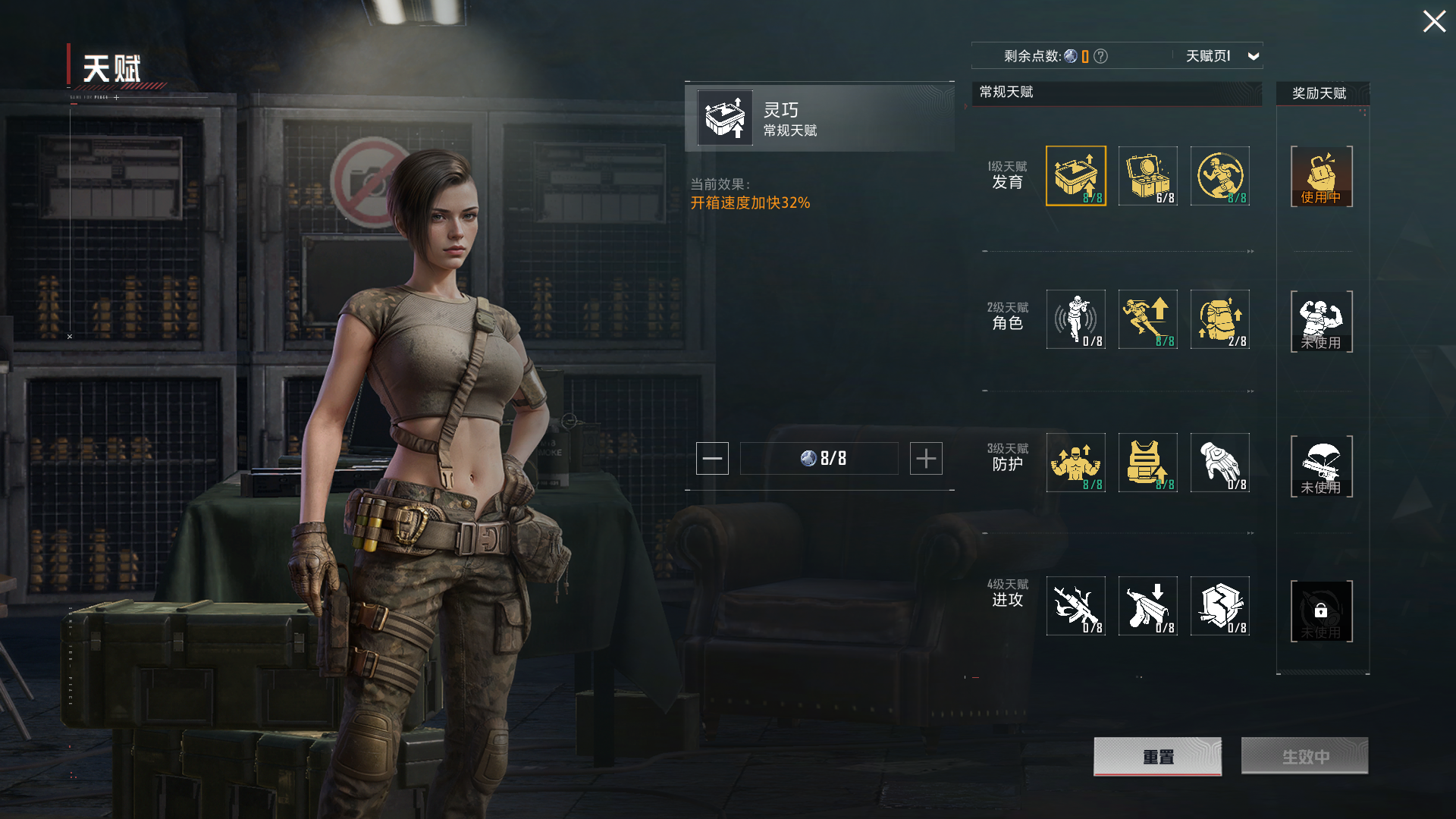Decrease talent points with minus button
The width and height of the screenshot is (1456, 819).
(712, 459)
